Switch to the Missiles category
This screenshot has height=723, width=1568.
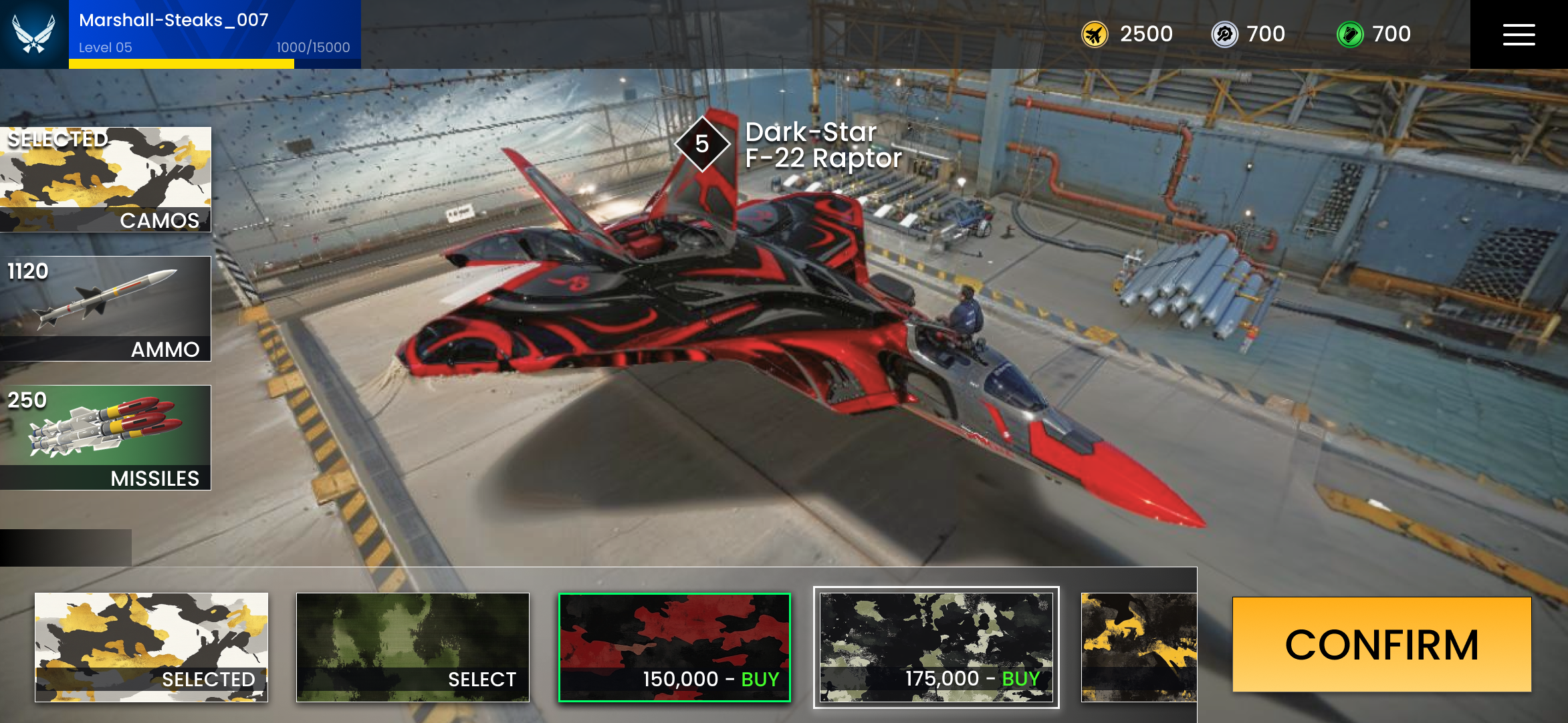tap(106, 438)
